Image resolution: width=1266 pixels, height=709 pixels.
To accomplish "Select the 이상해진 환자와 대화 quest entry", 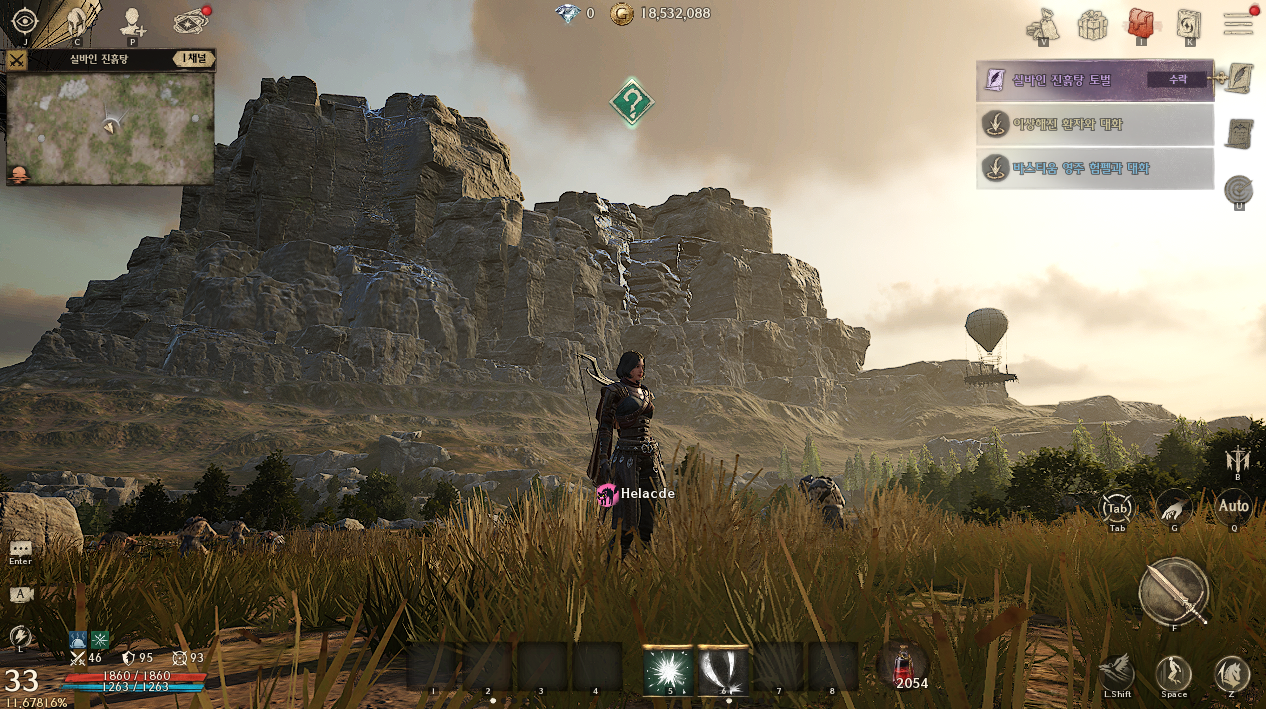I will pos(1094,125).
